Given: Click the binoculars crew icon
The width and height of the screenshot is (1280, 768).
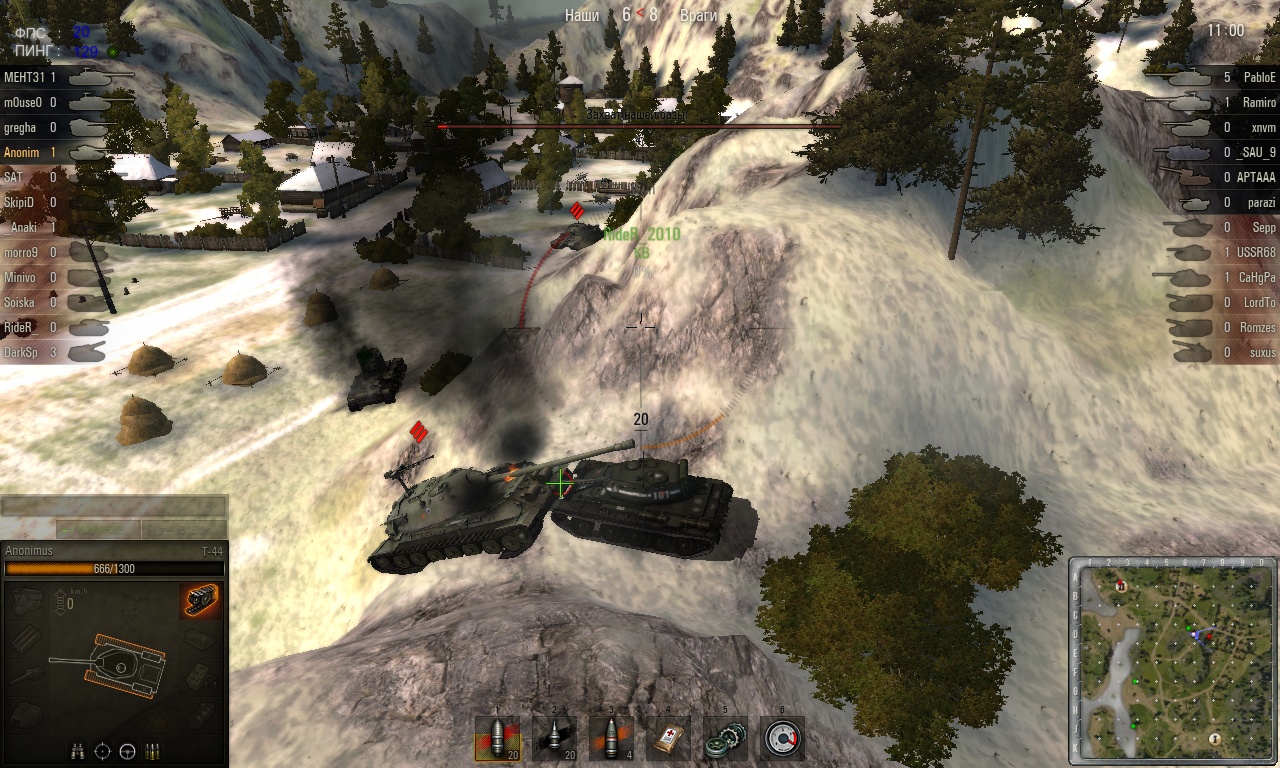Looking at the screenshot, I should click(x=77, y=750).
